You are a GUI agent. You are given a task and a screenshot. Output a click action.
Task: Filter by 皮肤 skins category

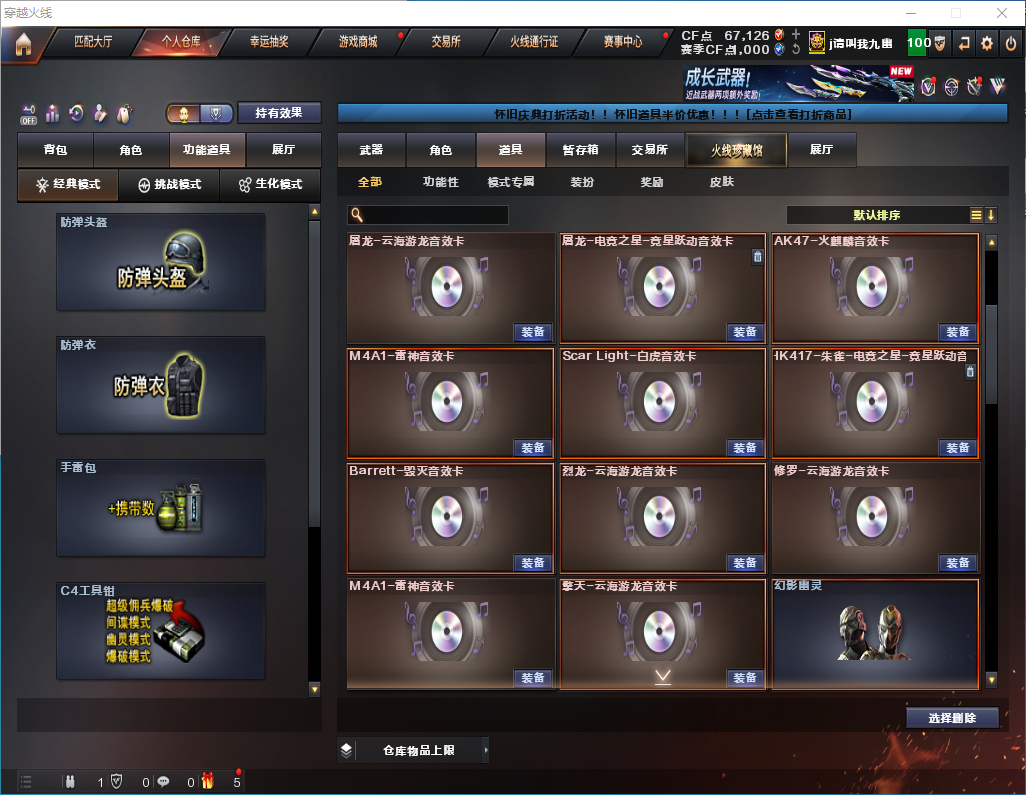click(x=721, y=183)
